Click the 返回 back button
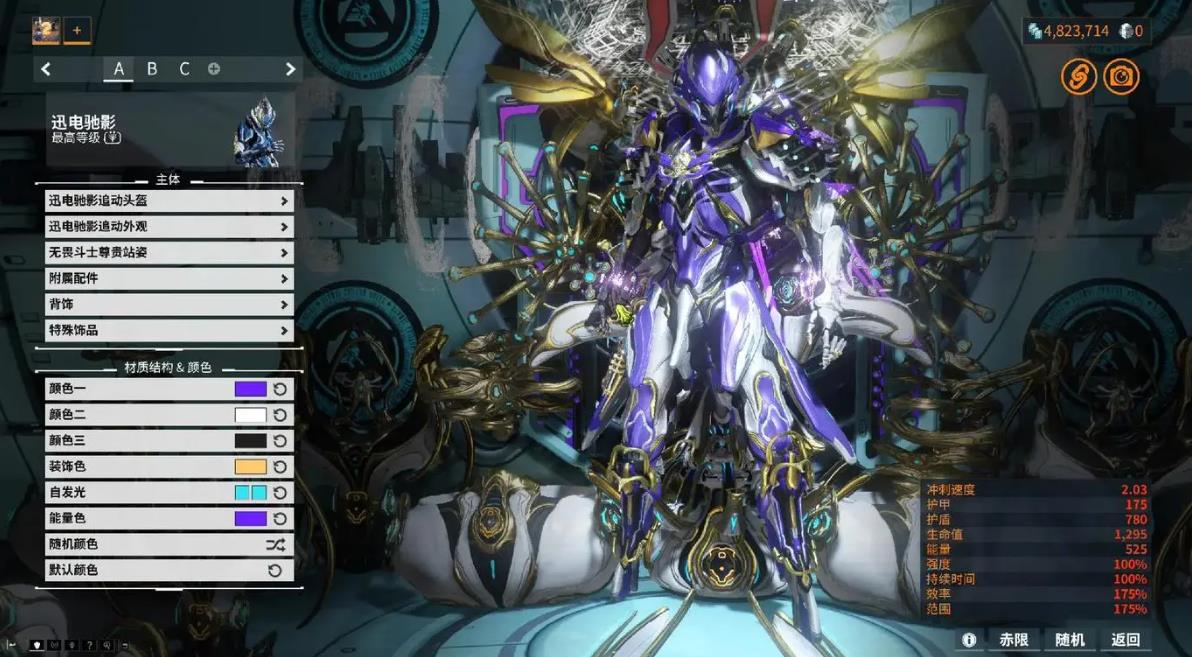This screenshot has height=657, width=1192. pos(1125,640)
